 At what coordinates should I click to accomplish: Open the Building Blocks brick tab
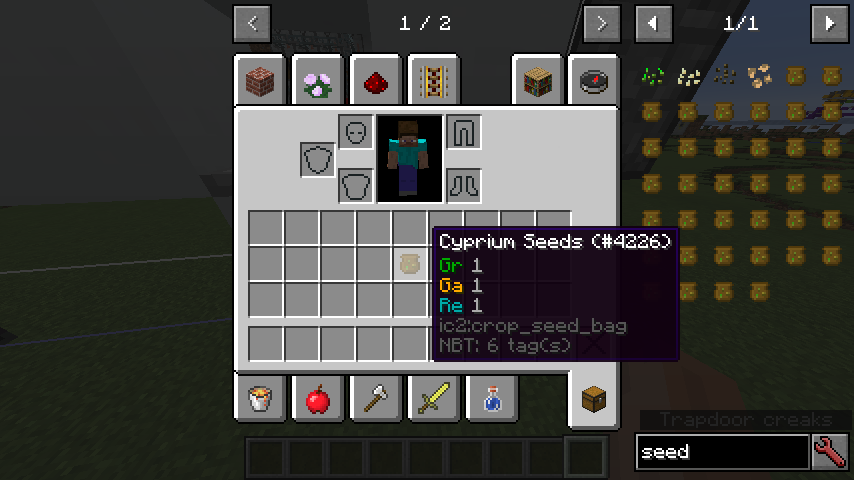click(260, 80)
